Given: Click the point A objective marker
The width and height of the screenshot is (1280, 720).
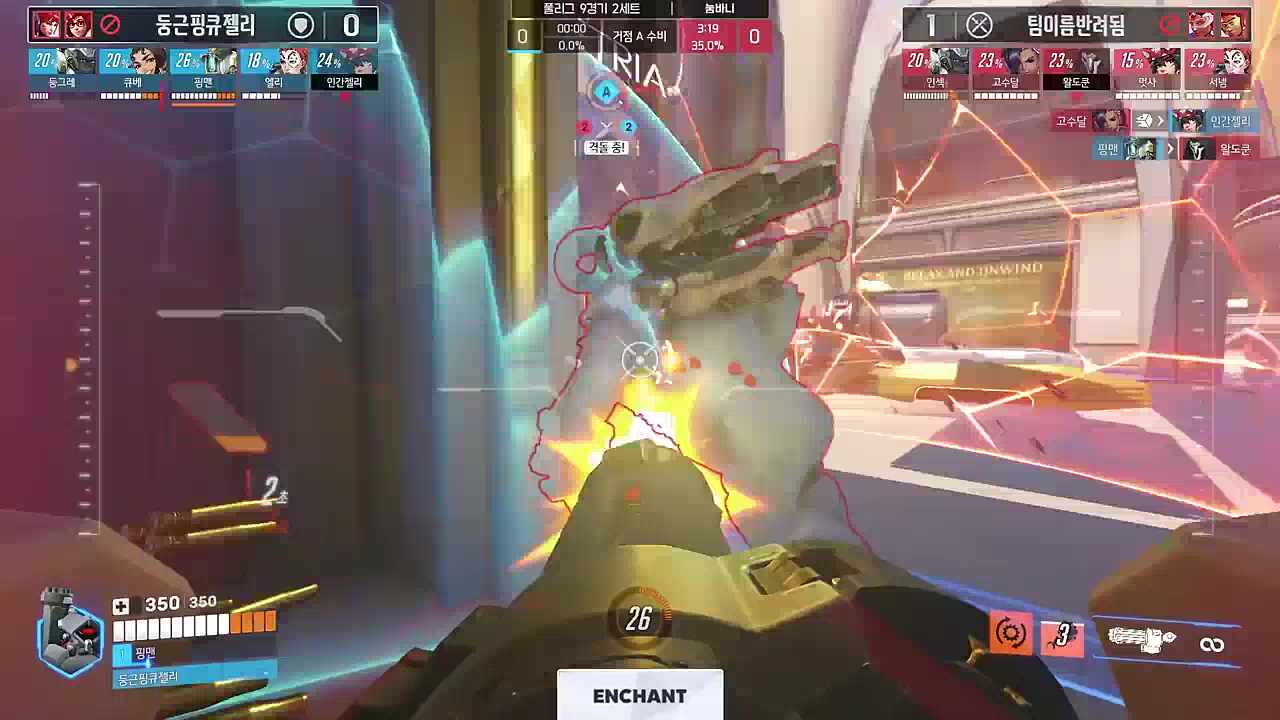Looking at the screenshot, I should [605, 93].
